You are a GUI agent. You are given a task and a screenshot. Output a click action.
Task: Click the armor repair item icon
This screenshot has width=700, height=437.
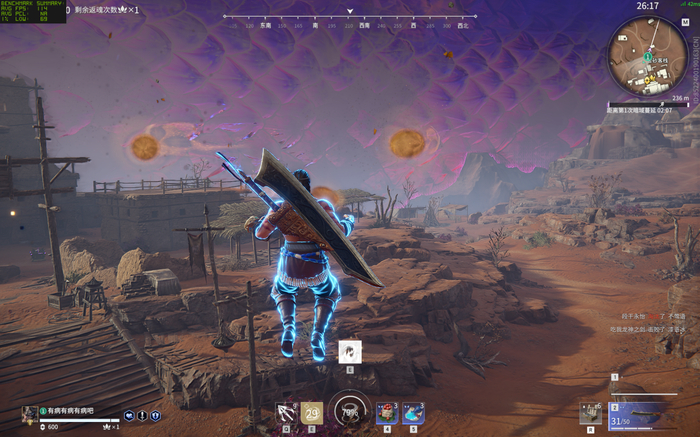pyautogui.click(x=591, y=411)
